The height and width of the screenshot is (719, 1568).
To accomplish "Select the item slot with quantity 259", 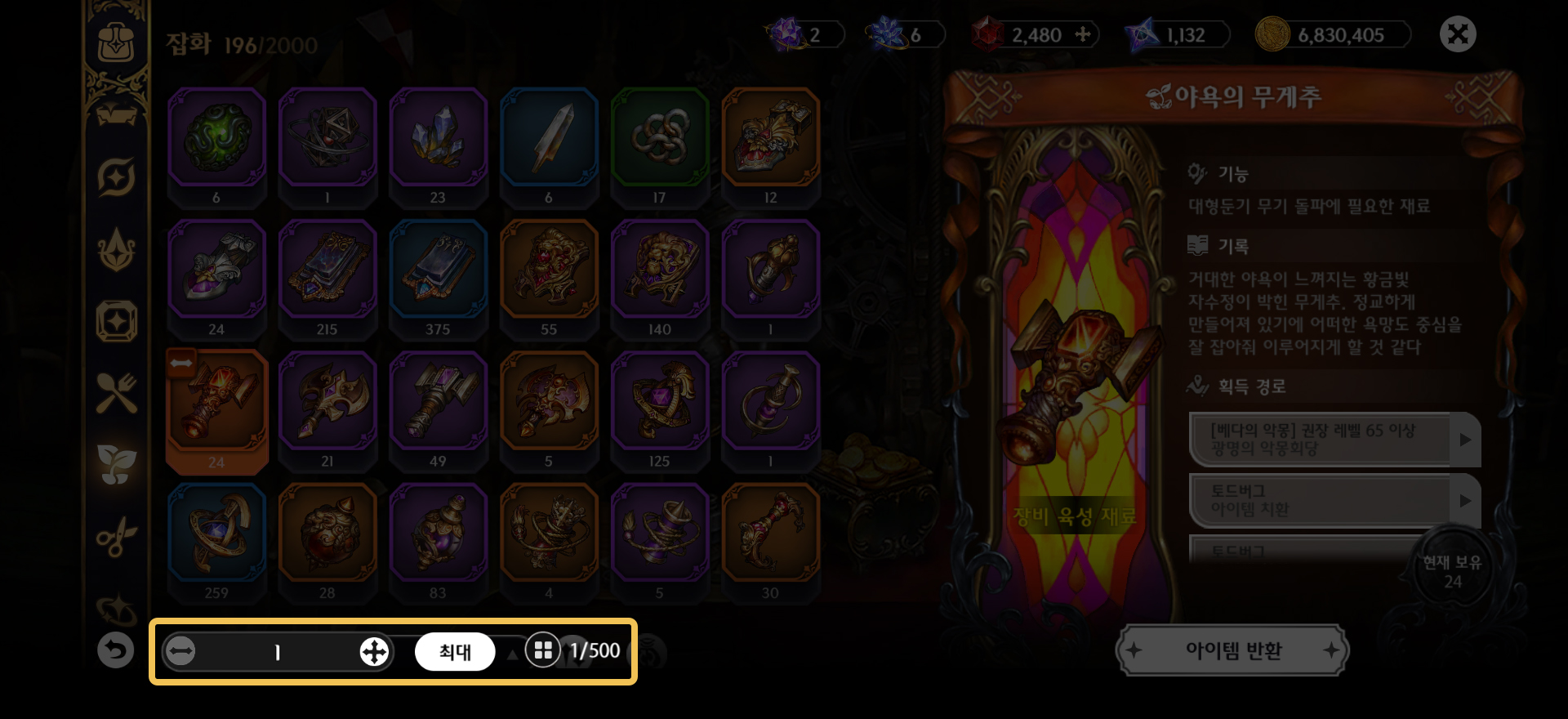I will coord(216,534).
